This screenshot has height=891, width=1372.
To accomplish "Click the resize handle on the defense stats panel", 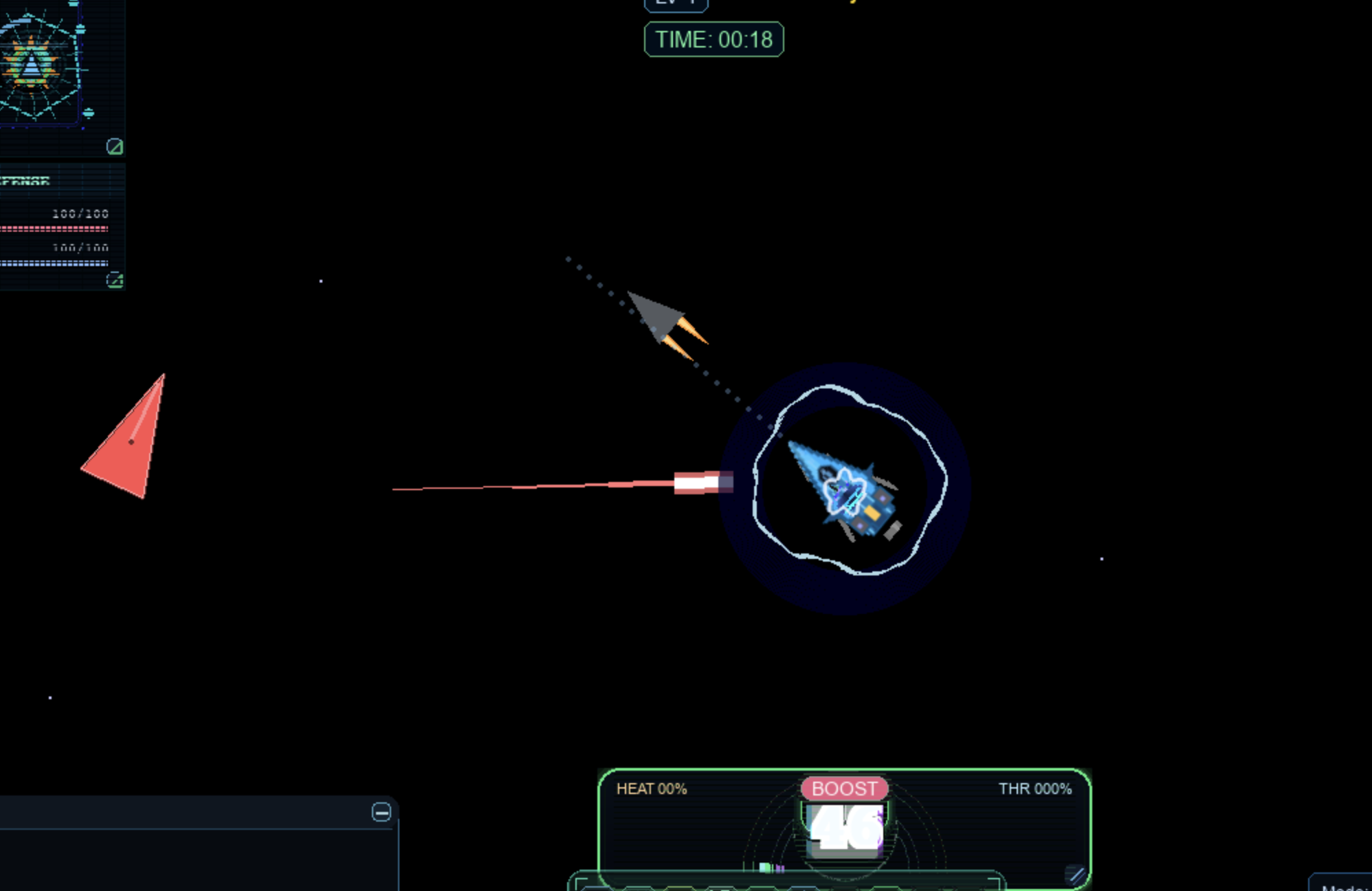I will [x=115, y=280].
